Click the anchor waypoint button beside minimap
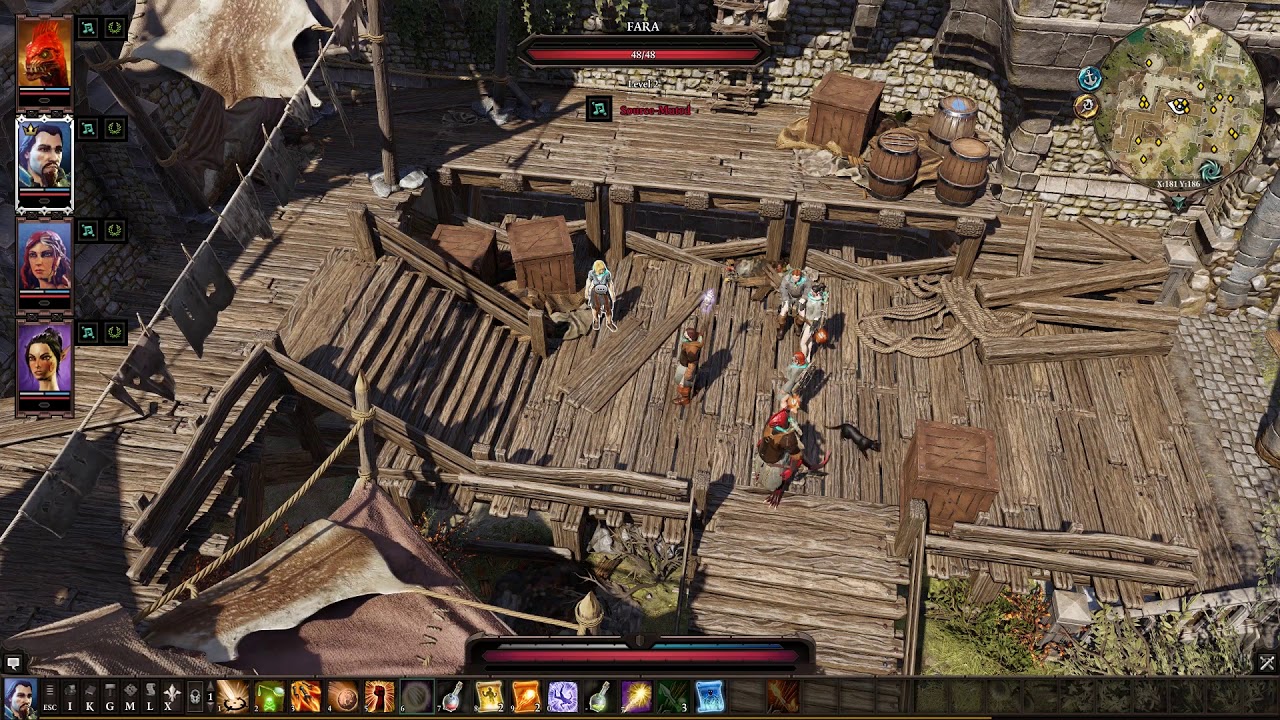The image size is (1280, 720). 1089,77
